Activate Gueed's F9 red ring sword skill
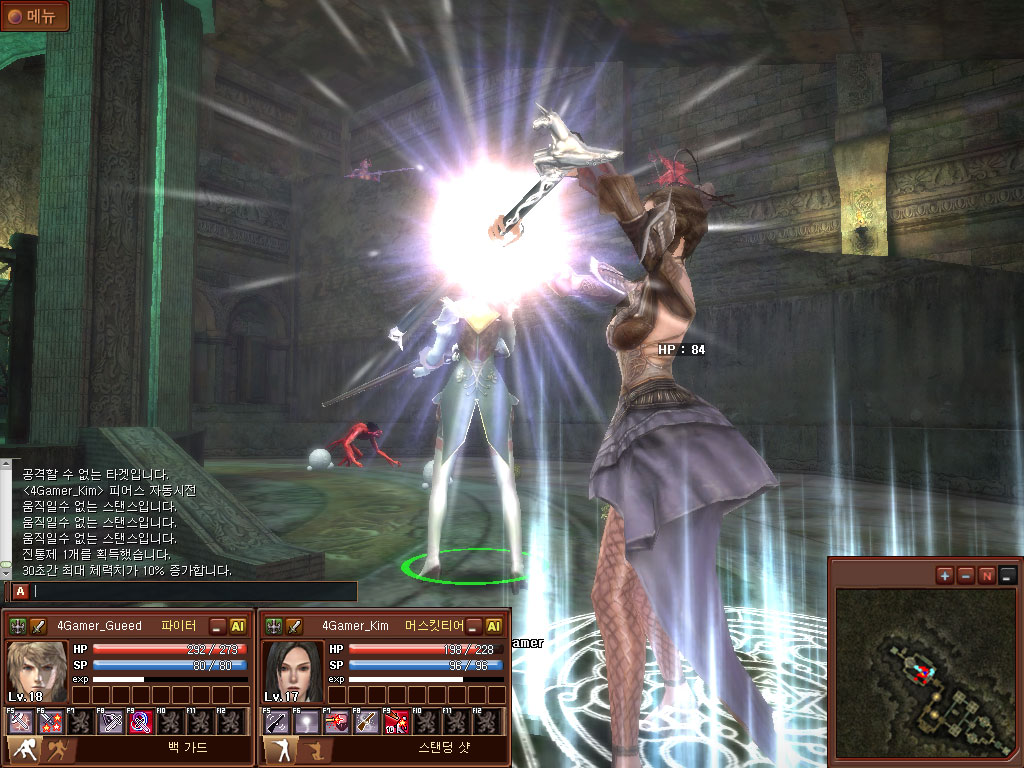 coord(141,722)
